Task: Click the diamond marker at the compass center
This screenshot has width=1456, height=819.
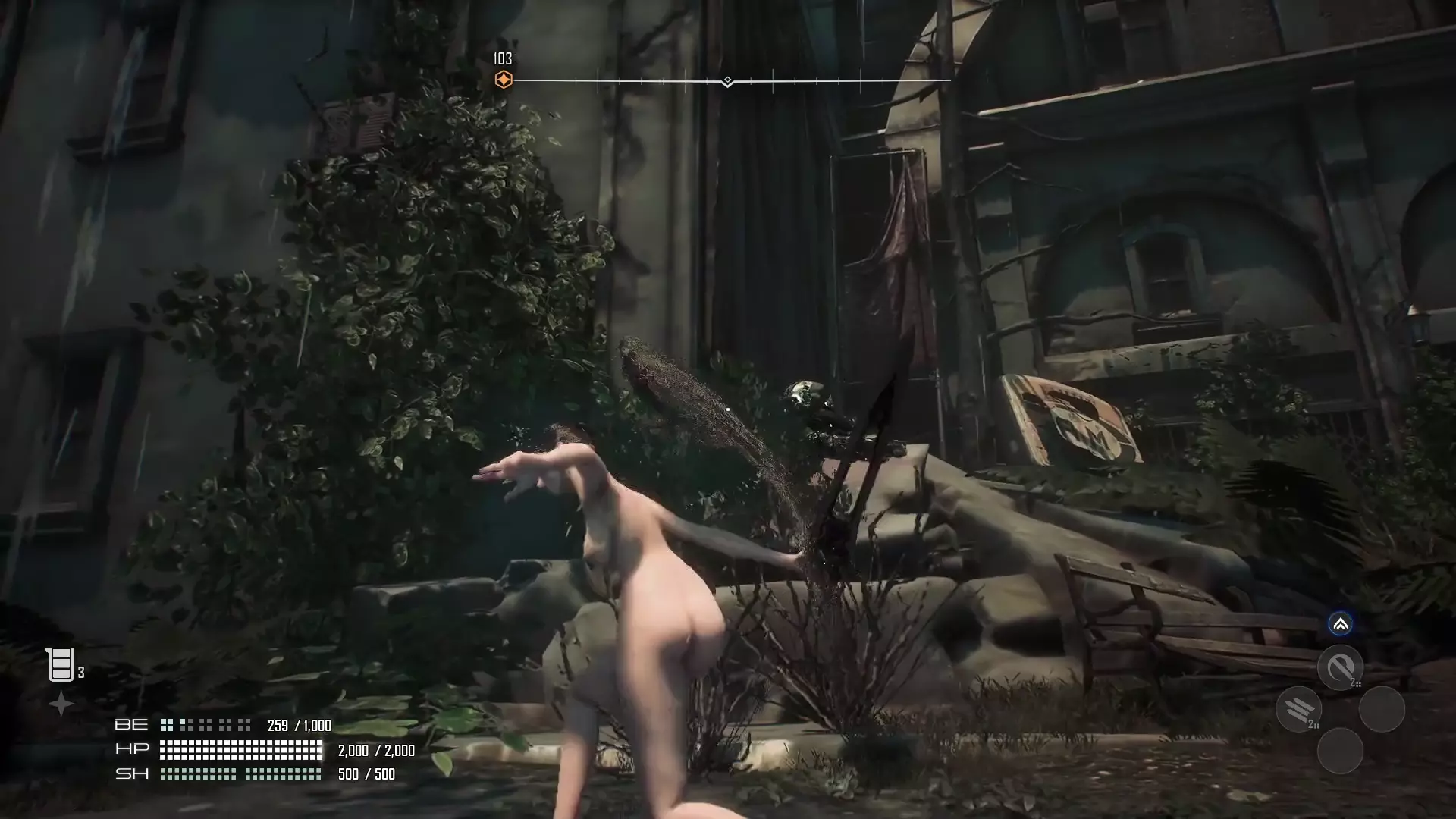Action: 727,80
